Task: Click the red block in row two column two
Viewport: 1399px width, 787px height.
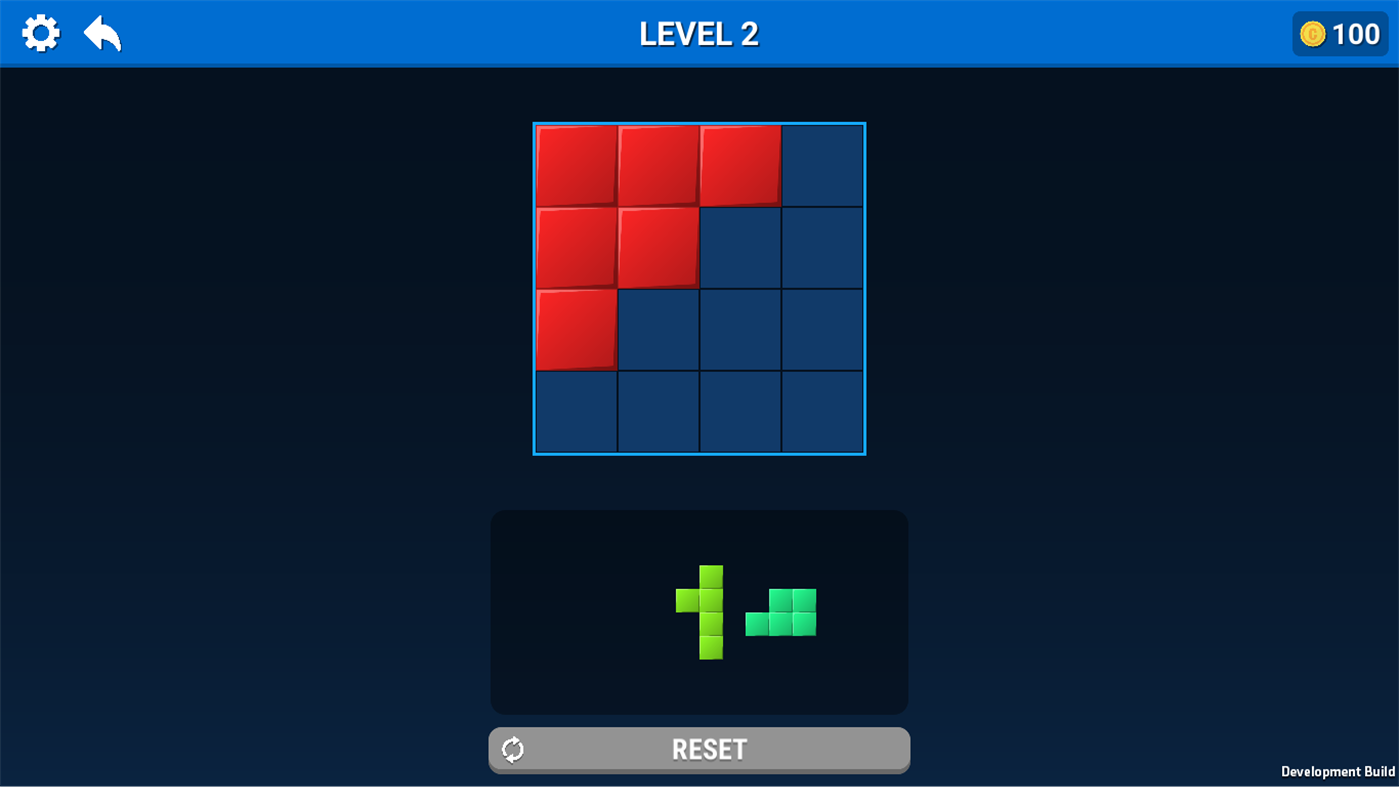Action: (657, 247)
